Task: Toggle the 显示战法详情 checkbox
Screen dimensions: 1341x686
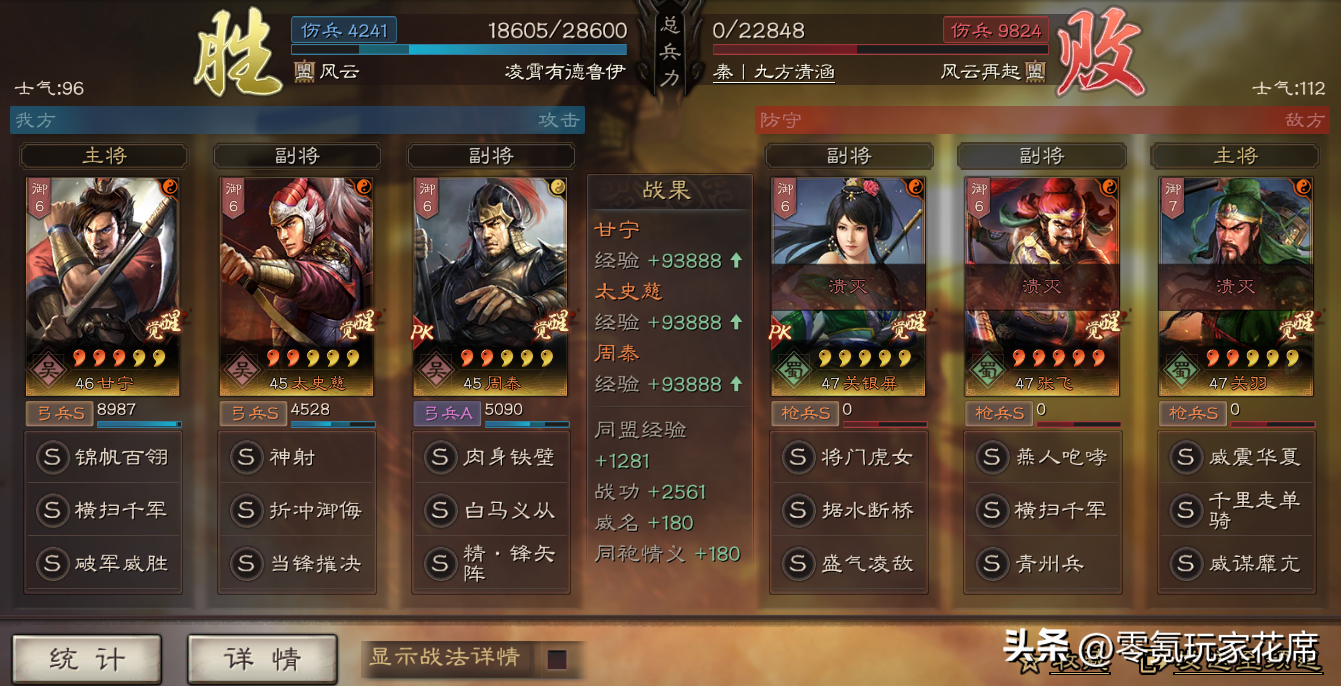Action: click(557, 659)
